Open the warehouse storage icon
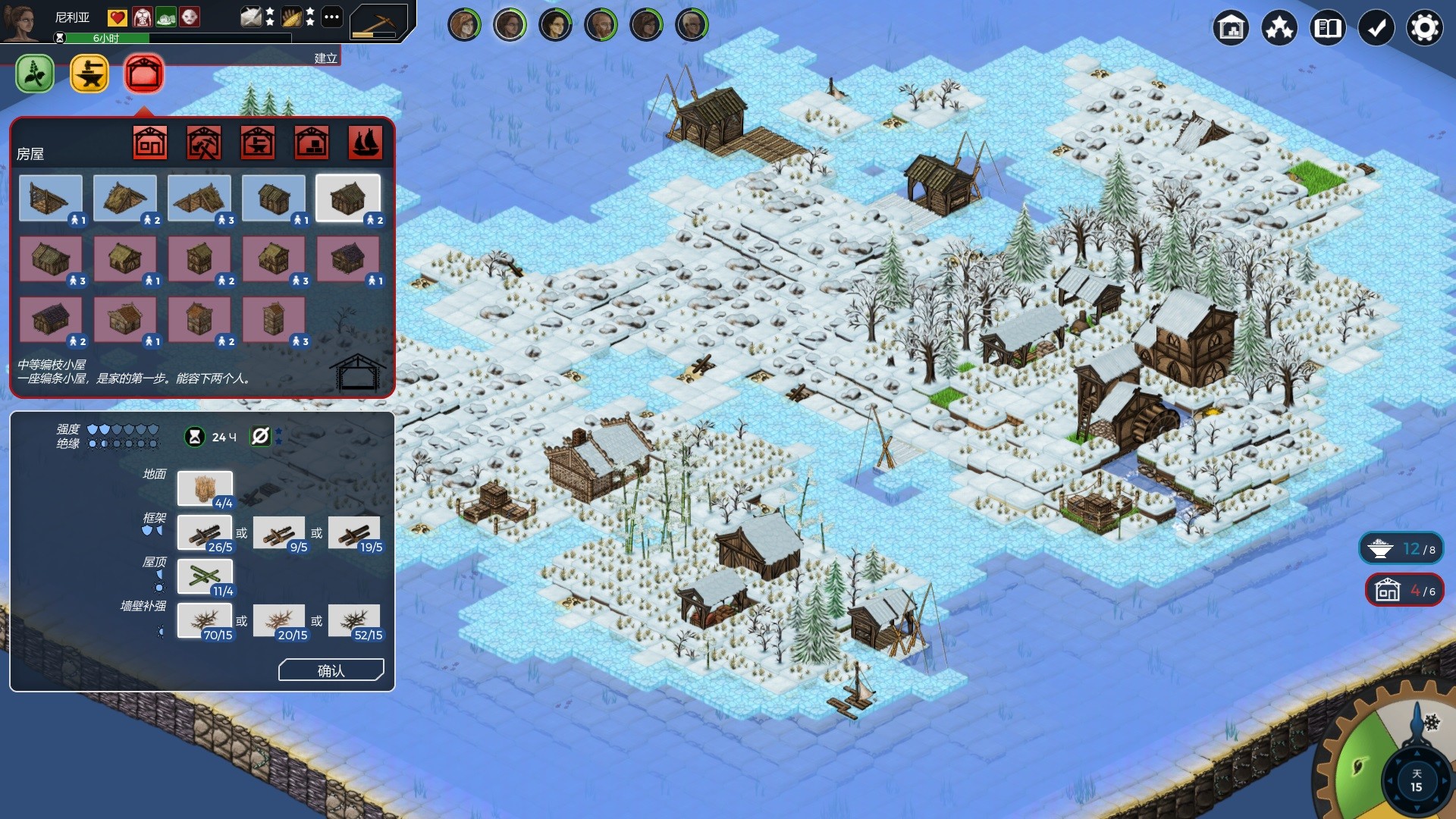 point(1231,29)
